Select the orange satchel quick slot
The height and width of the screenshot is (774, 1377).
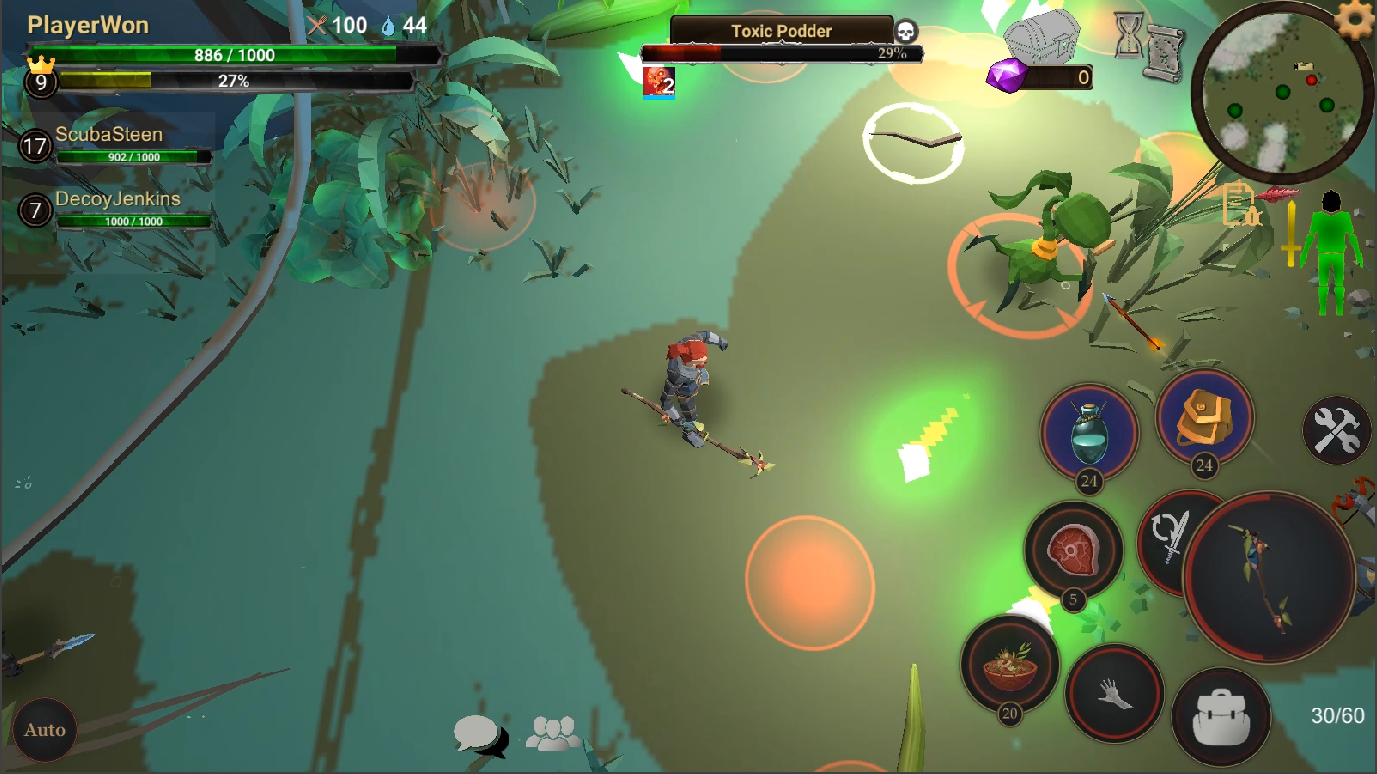coord(1204,418)
